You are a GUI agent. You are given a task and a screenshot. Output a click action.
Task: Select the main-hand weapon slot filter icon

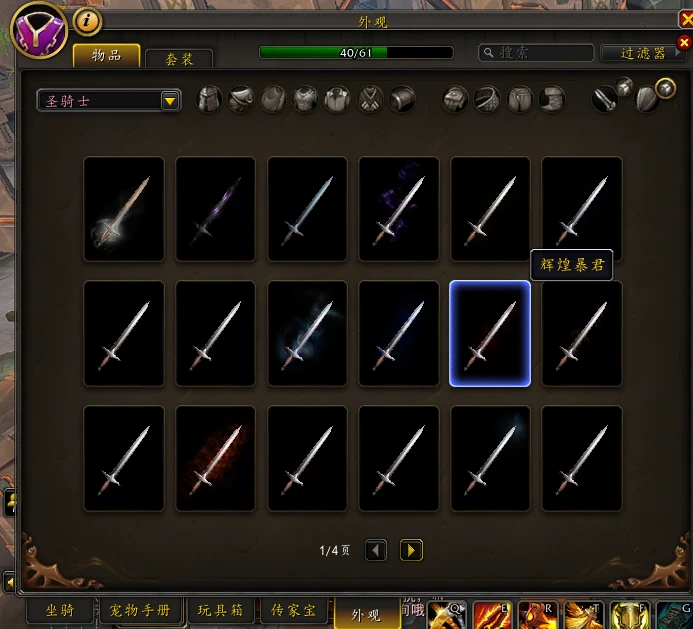tap(605, 99)
